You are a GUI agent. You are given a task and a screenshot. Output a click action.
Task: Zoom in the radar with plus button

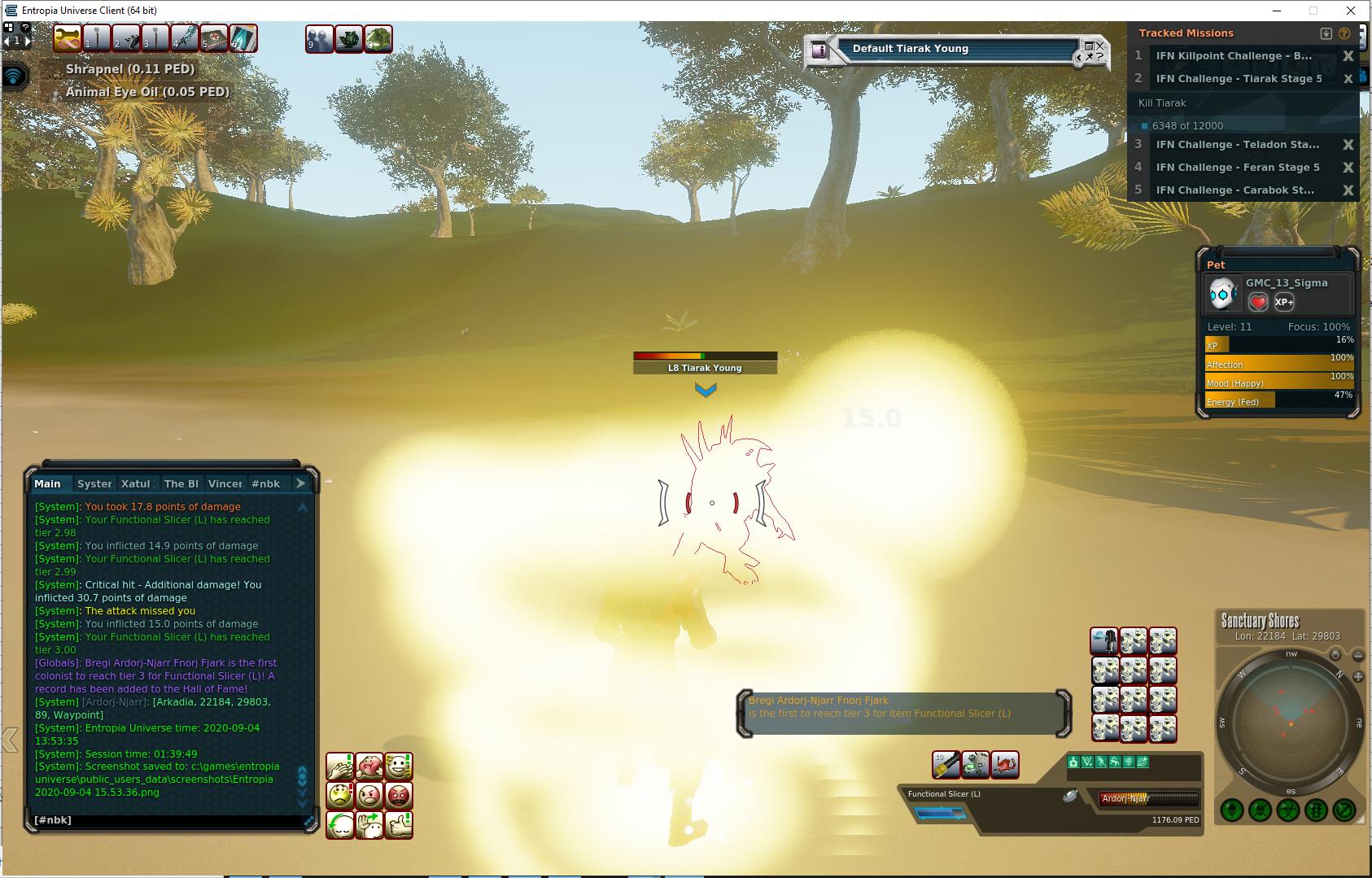click(x=1357, y=676)
